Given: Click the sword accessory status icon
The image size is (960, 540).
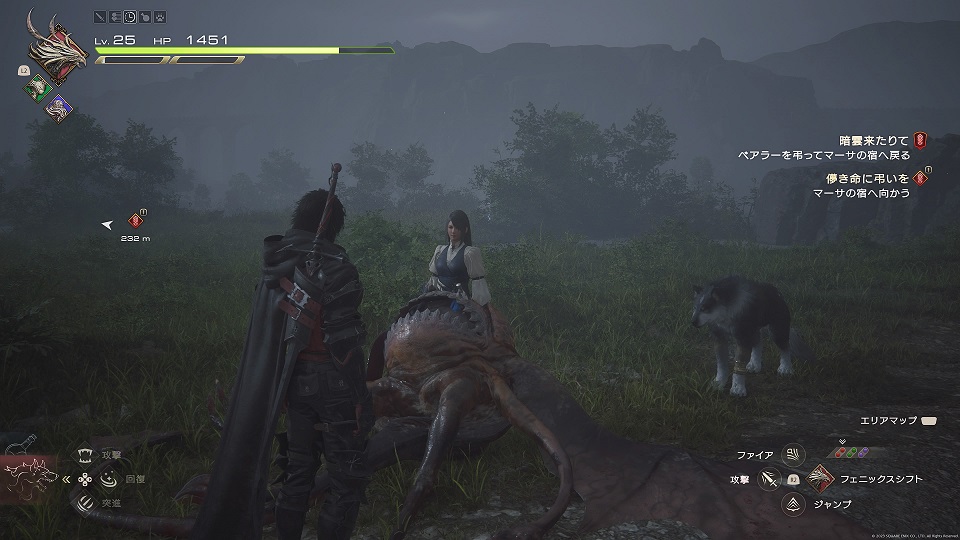Looking at the screenshot, I should pos(99,17).
